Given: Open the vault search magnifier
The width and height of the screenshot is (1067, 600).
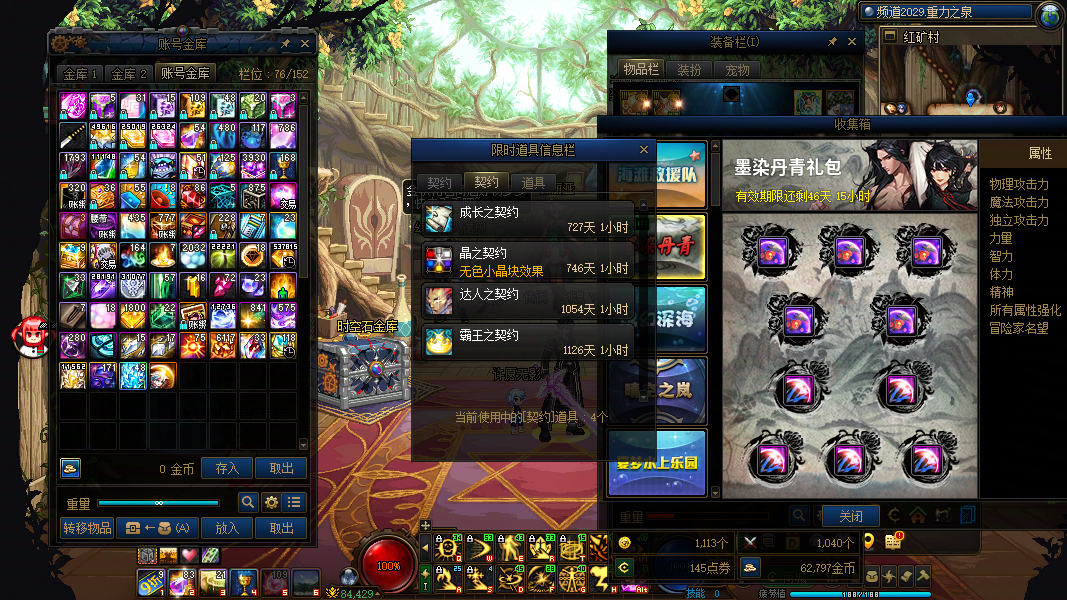Looking at the screenshot, I should pos(248,502).
